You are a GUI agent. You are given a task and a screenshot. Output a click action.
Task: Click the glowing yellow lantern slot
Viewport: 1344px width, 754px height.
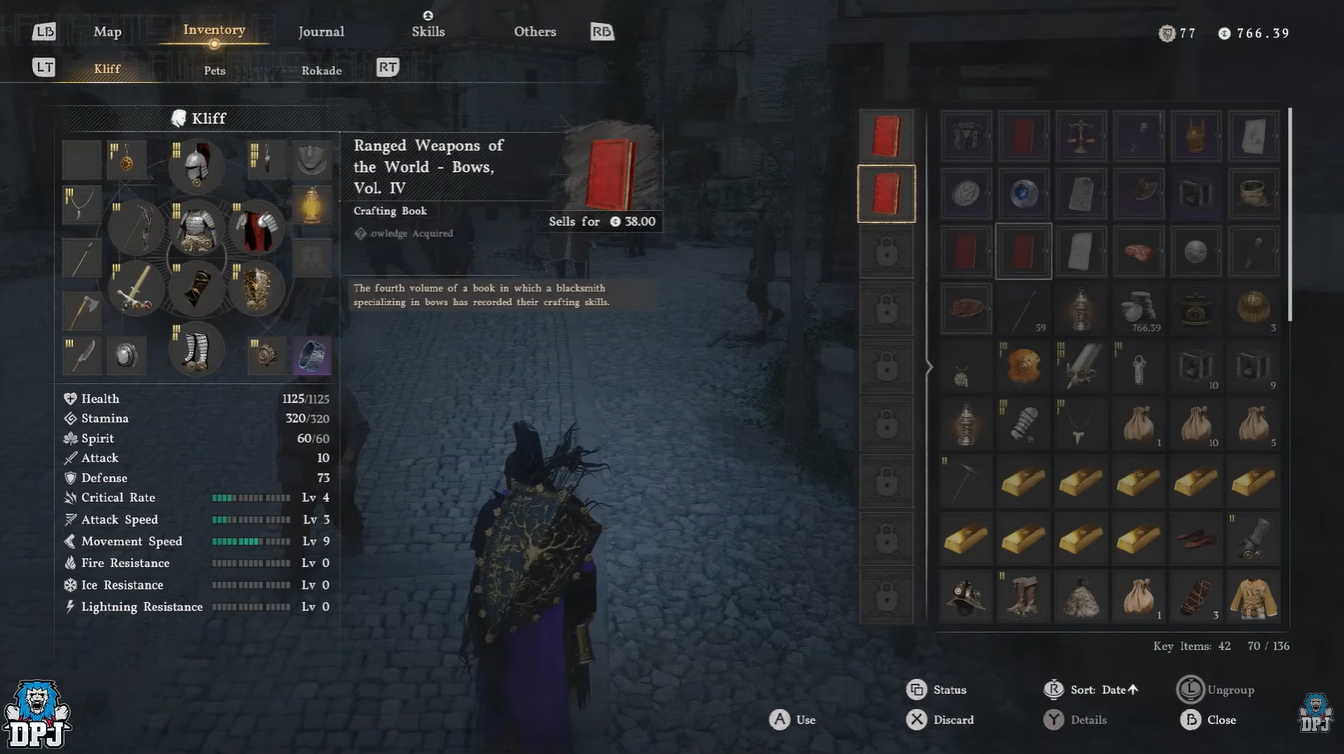(312, 205)
